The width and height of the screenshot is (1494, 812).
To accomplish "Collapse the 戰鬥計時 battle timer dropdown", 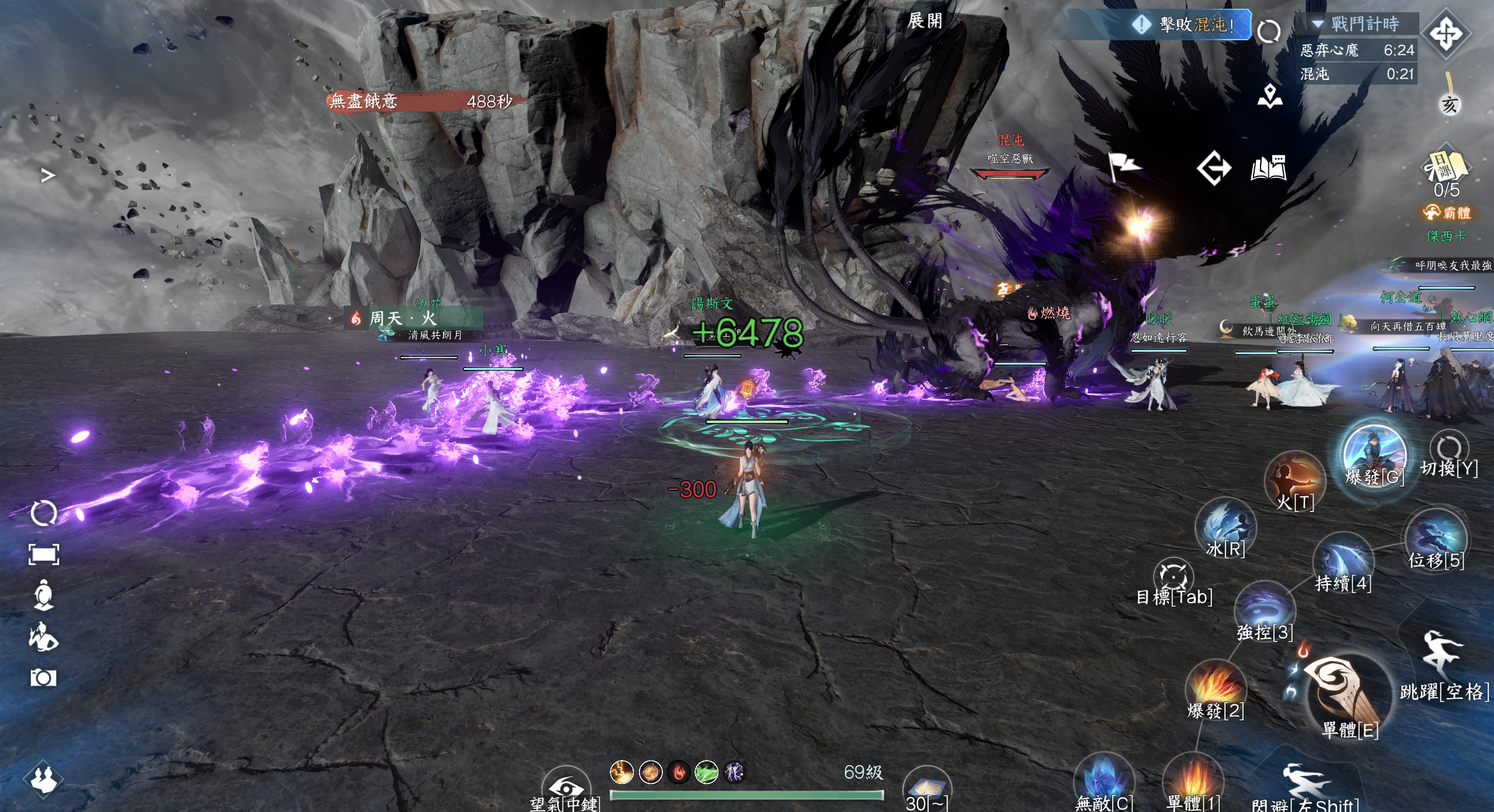I will pyautogui.click(x=1318, y=24).
